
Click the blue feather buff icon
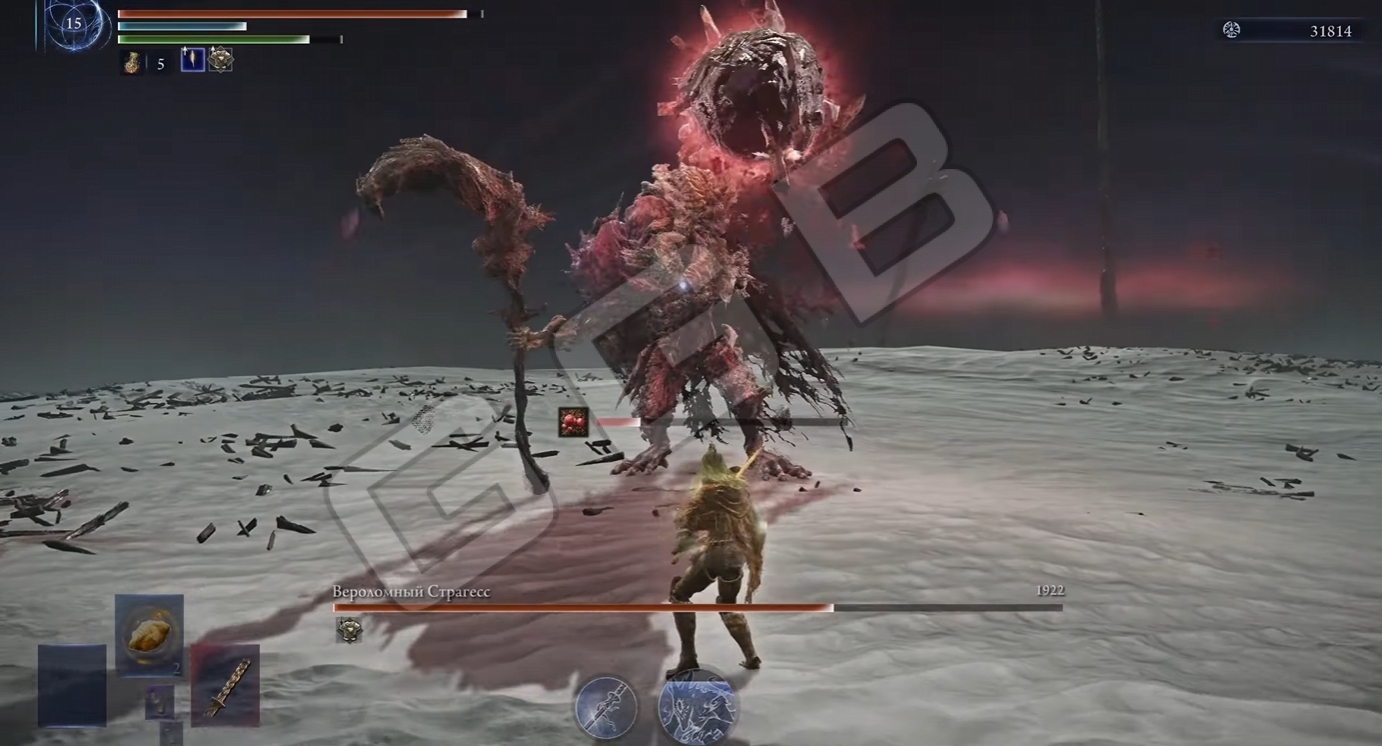(x=192, y=60)
